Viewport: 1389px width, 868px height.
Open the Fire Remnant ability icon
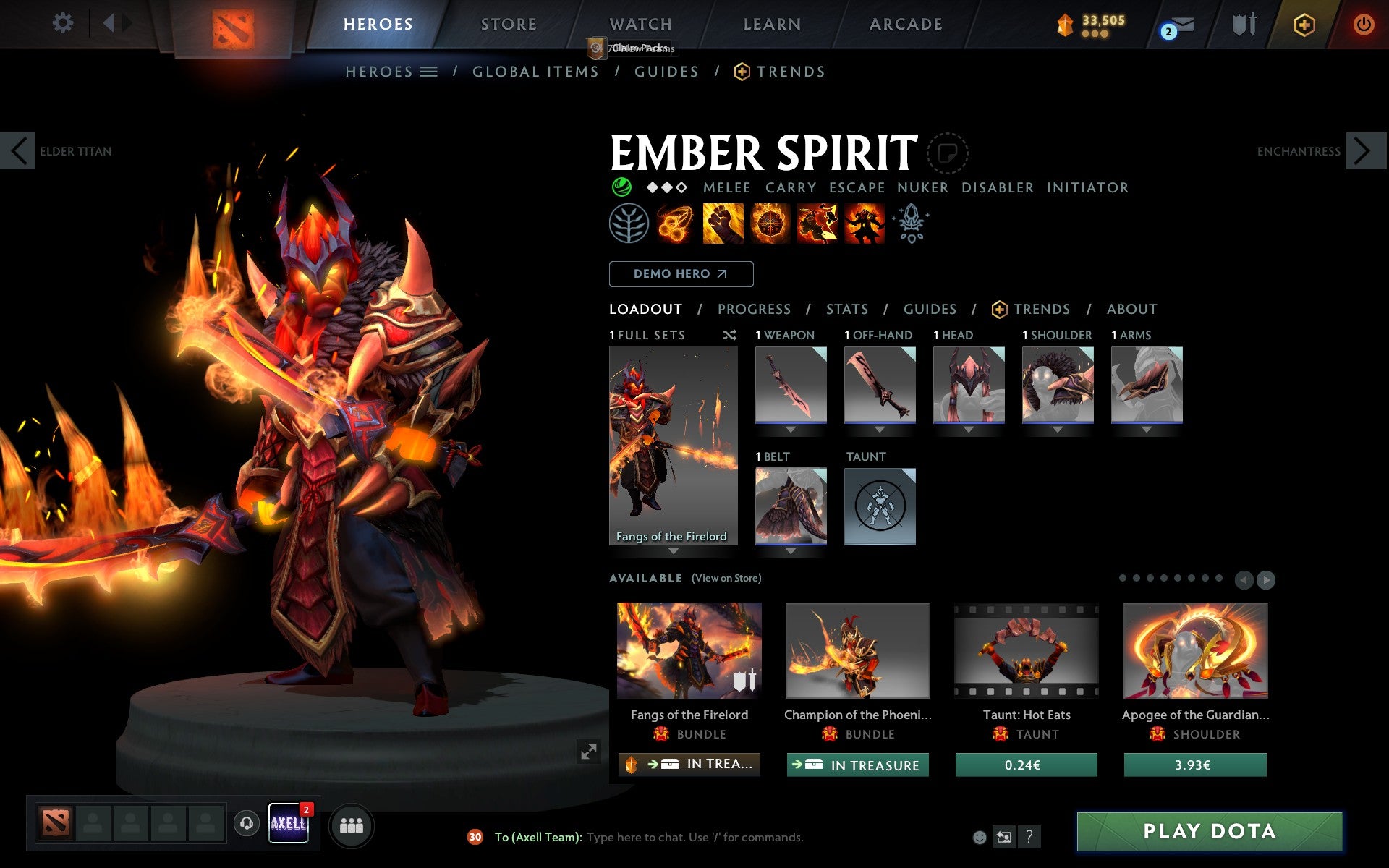[865, 224]
